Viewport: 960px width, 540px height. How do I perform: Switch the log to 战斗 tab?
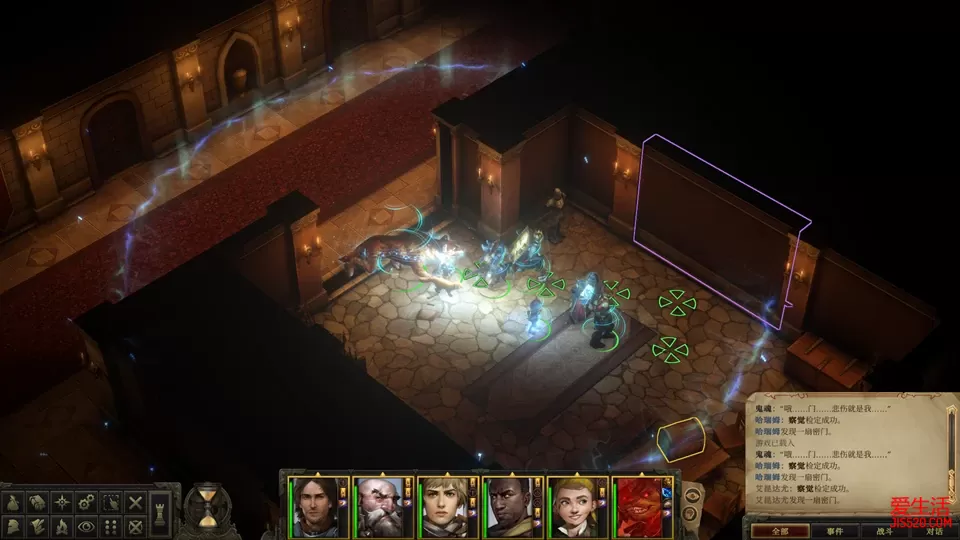point(884,531)
